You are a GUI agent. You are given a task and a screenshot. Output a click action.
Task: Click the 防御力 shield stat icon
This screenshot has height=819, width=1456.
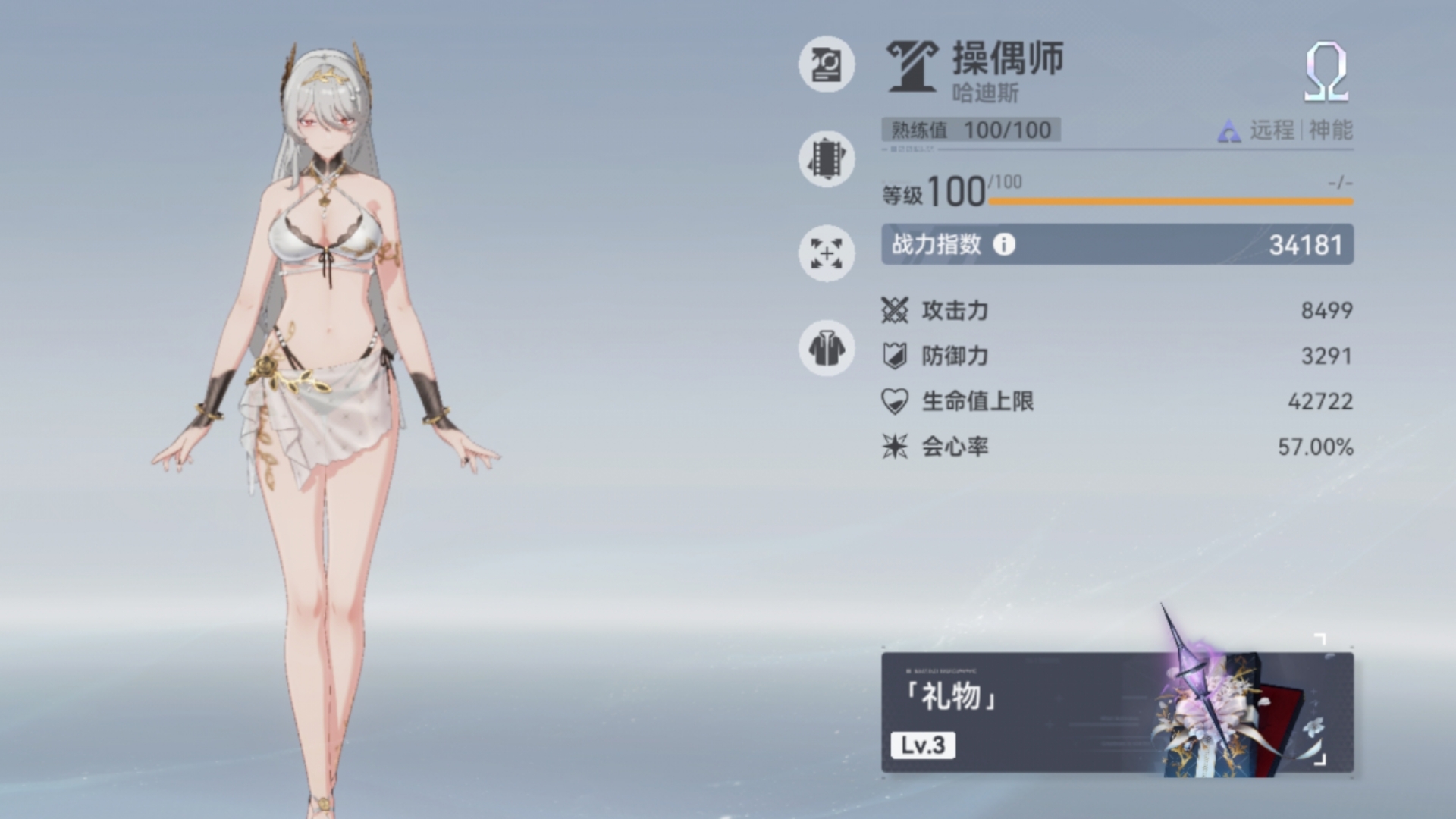point(895,355)
